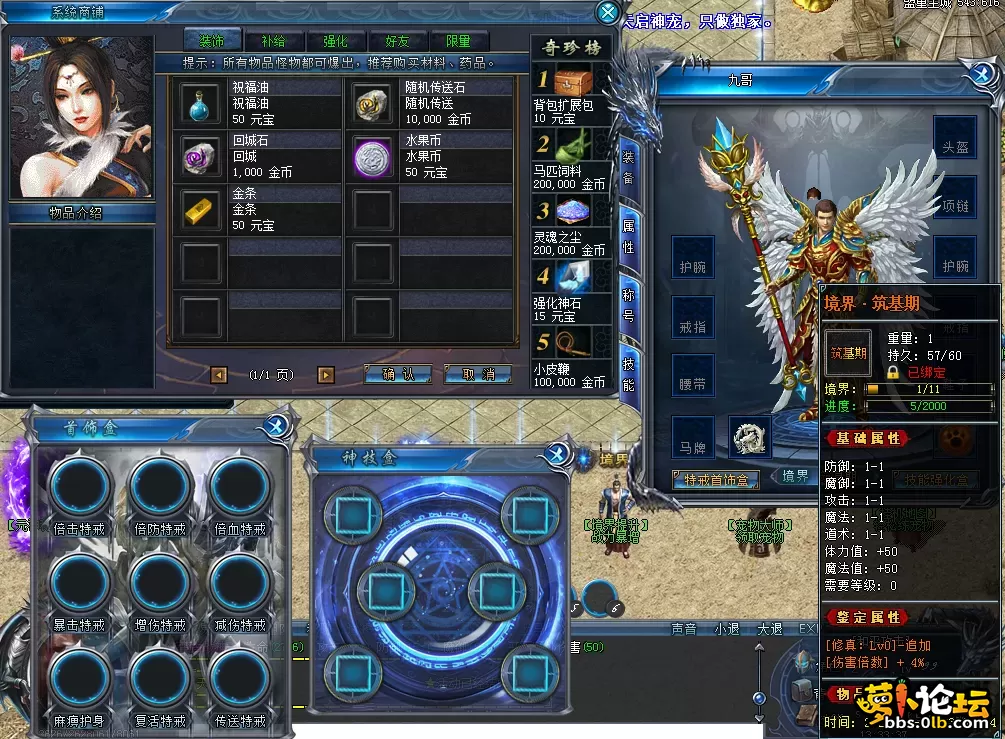Select the 倍击特戒 ring slot
This screenshot has height=739, width=1005.
coord(80,488)
